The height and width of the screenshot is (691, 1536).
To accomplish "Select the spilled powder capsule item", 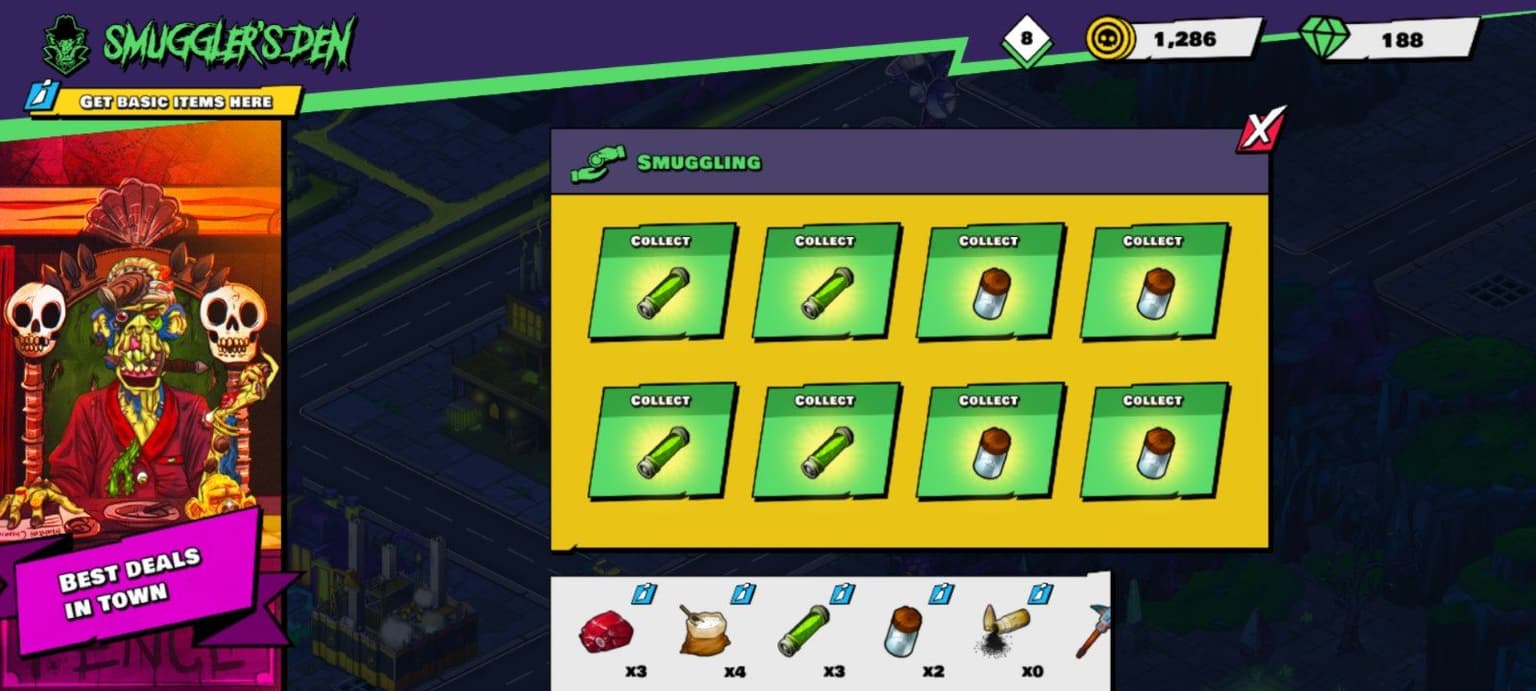I will point(1001,630).
